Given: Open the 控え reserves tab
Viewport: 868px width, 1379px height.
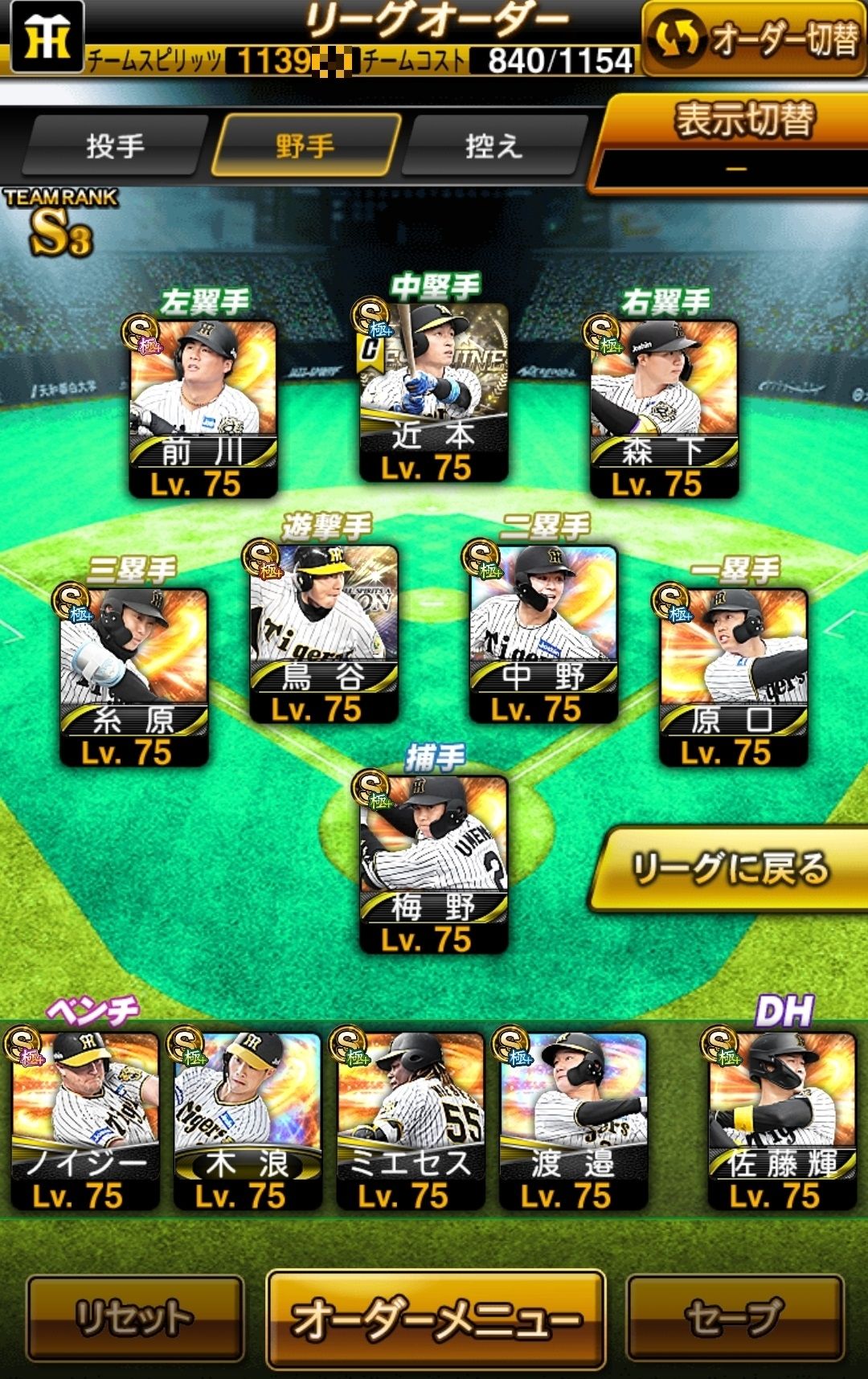Looking at the screenshot, I should coord(493,145).
